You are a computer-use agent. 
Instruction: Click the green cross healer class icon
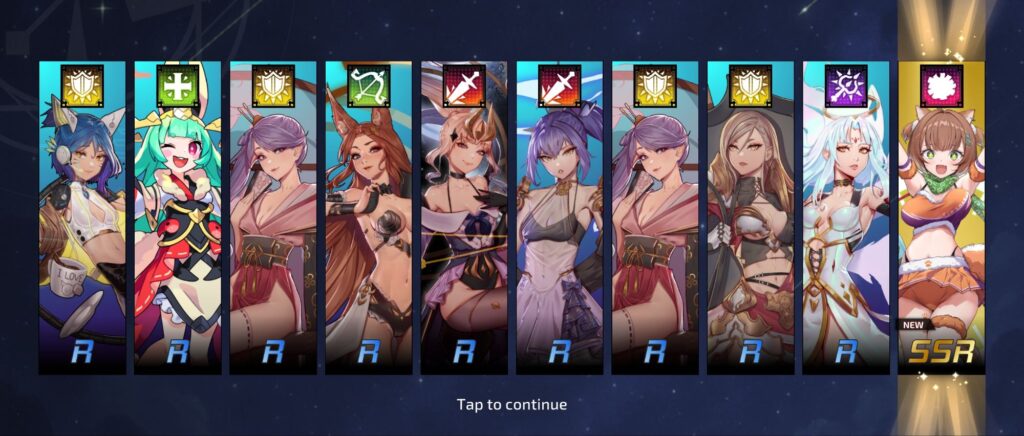pos(178,86)
